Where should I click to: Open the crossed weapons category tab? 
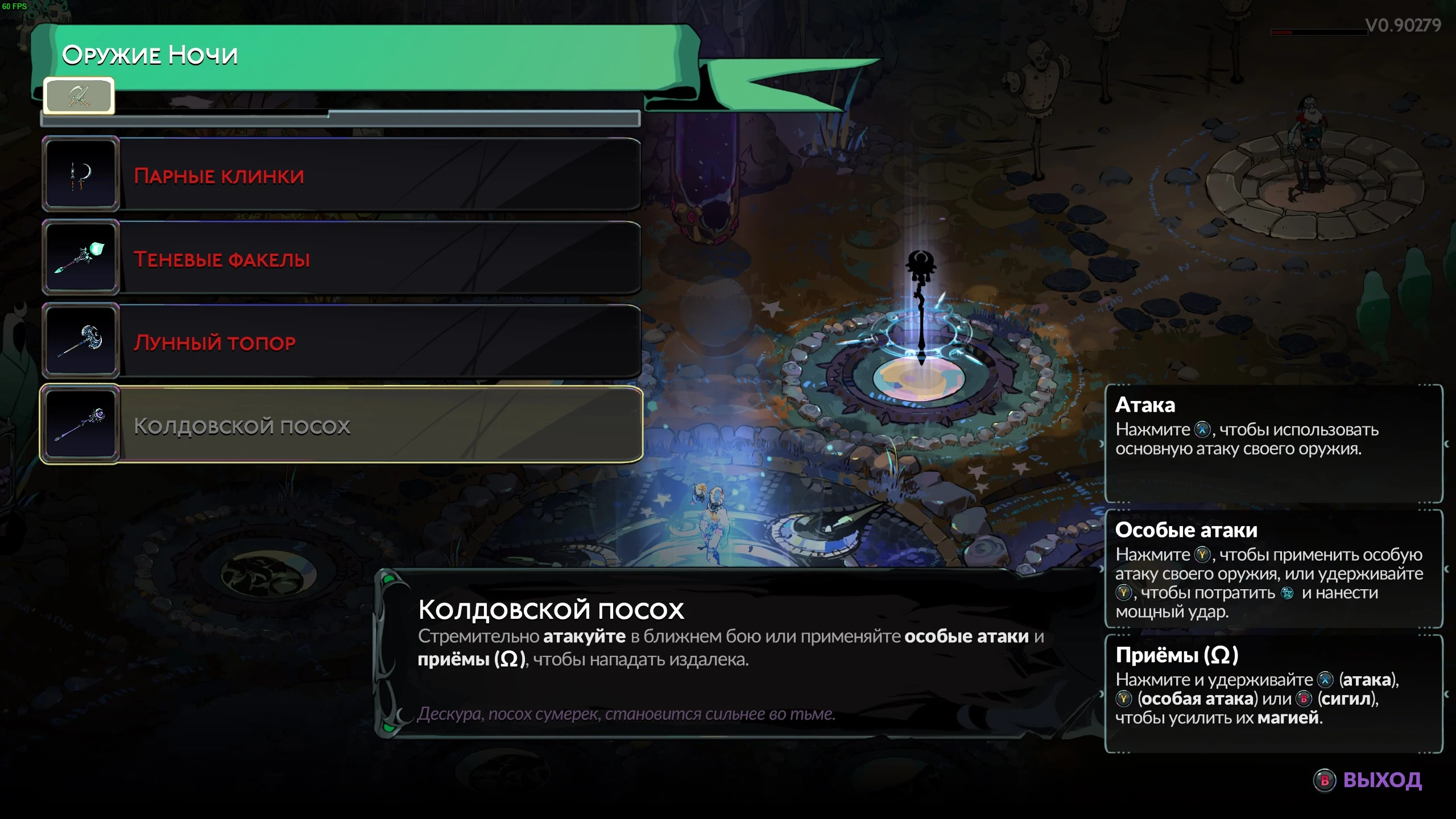click(x=79, y=96)
